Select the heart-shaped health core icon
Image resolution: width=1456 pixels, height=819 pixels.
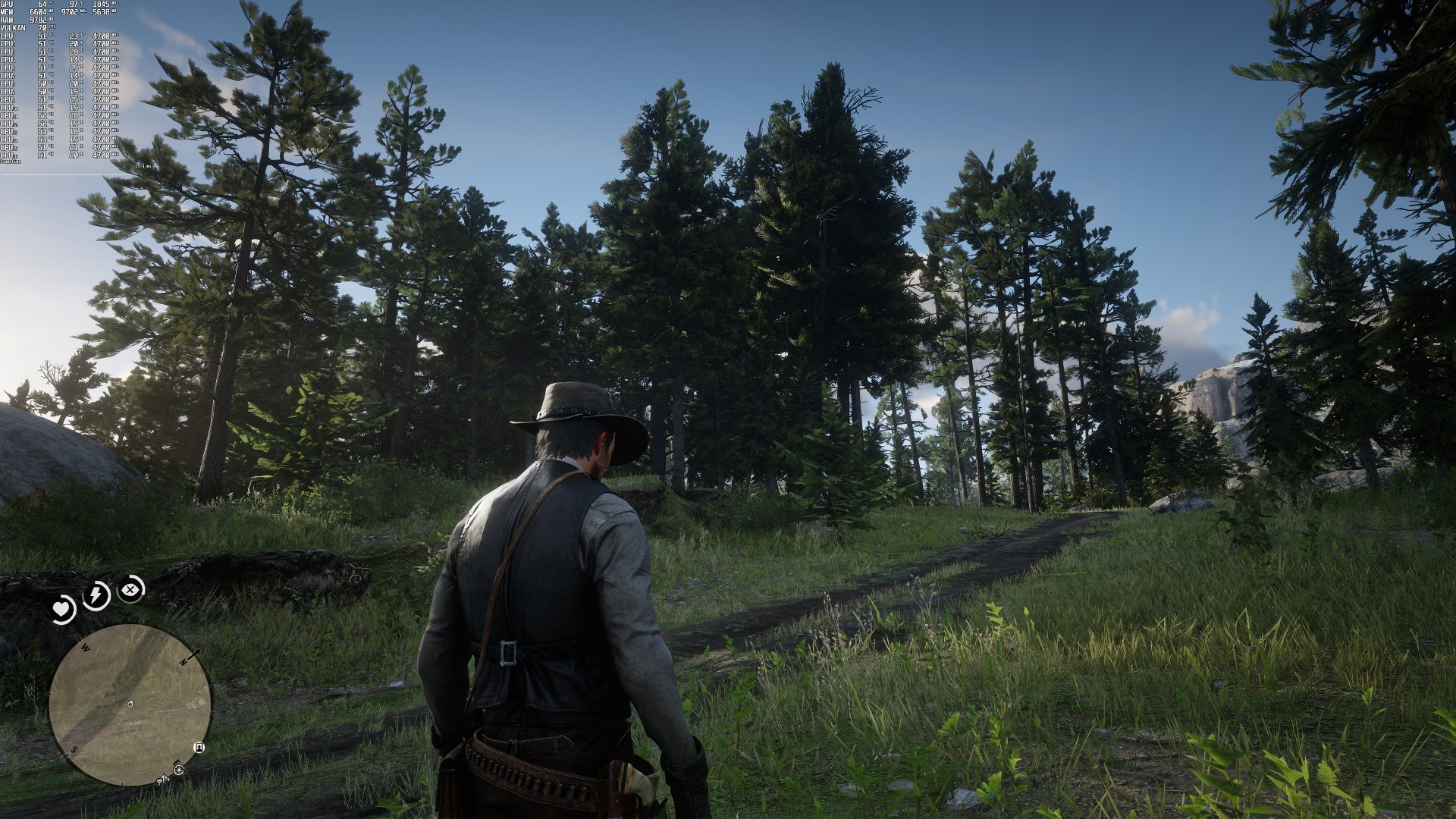pos(61,607)
